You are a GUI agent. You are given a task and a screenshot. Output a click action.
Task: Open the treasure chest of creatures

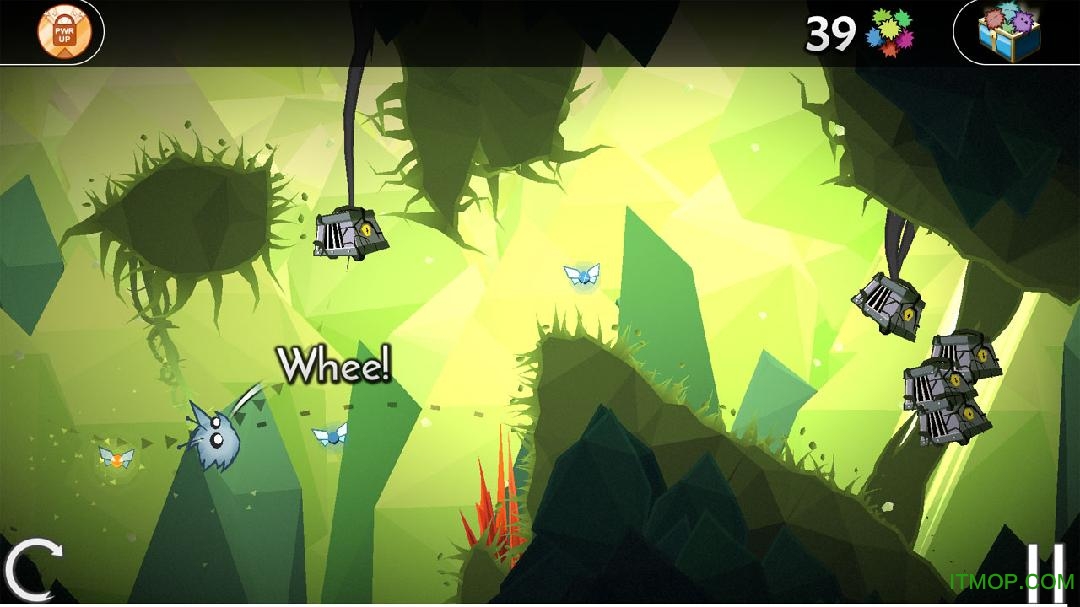tap(1010, 32)
